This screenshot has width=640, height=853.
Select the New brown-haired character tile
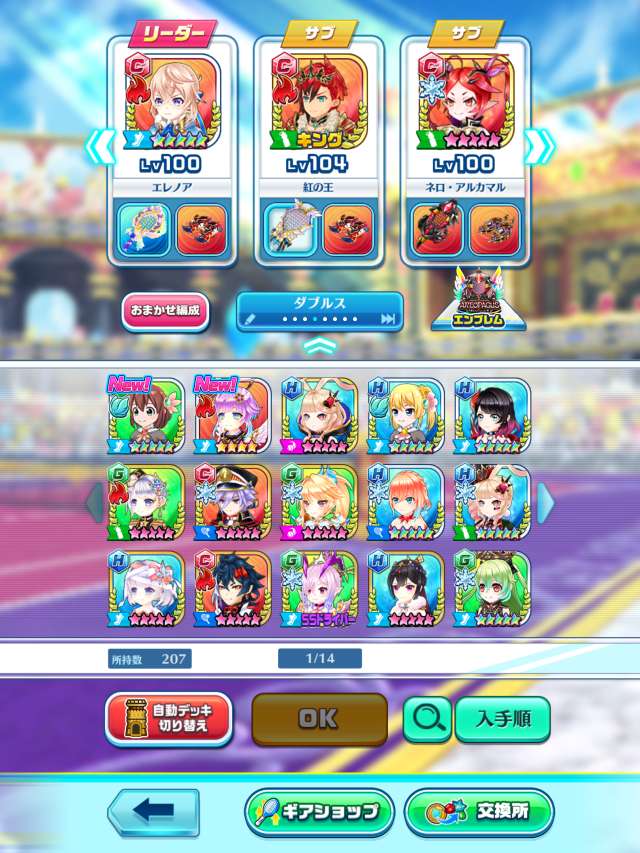(146, 415)
